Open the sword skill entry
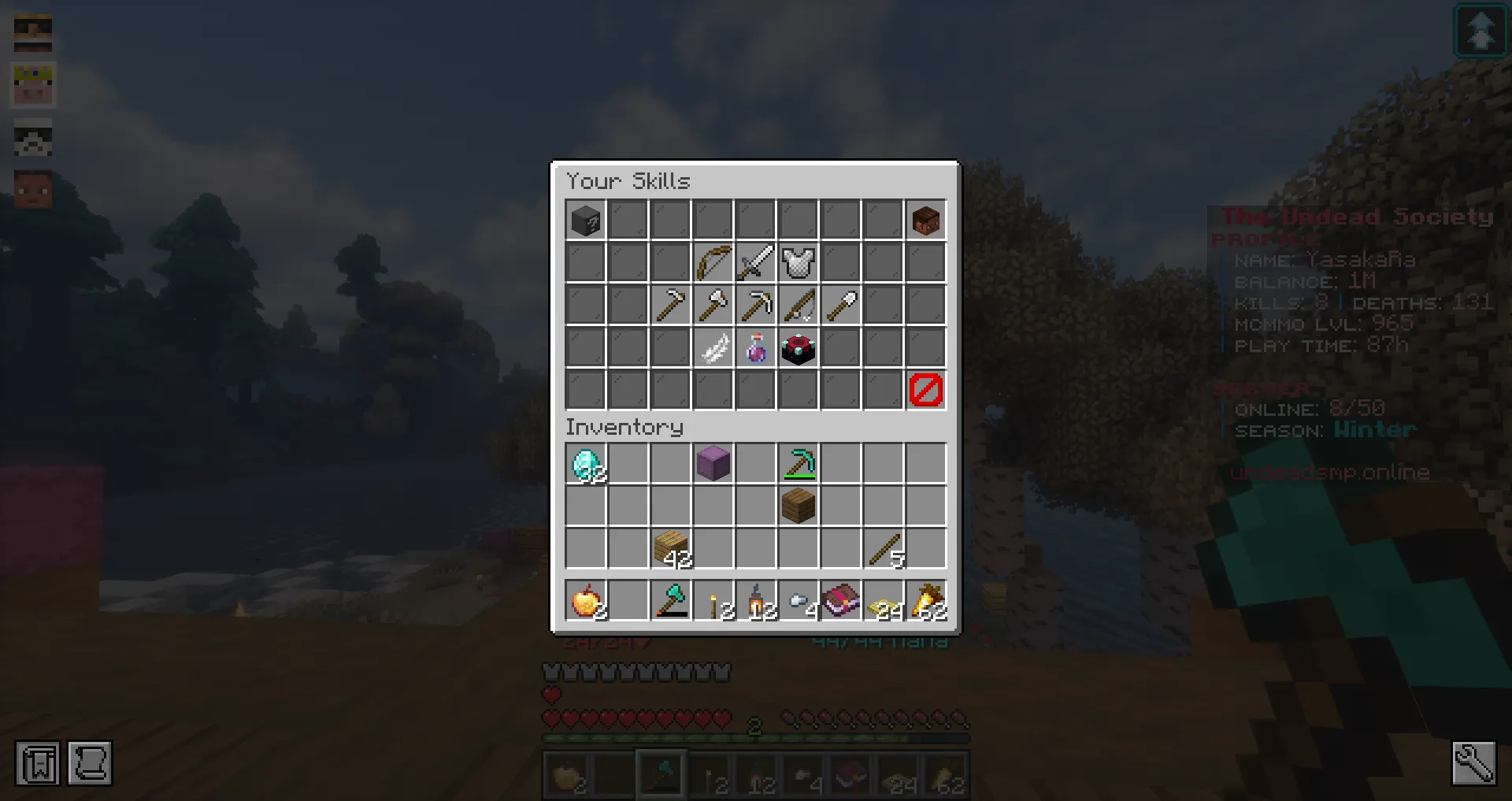Screen dimensions: 1512x801 pos(756,262)
